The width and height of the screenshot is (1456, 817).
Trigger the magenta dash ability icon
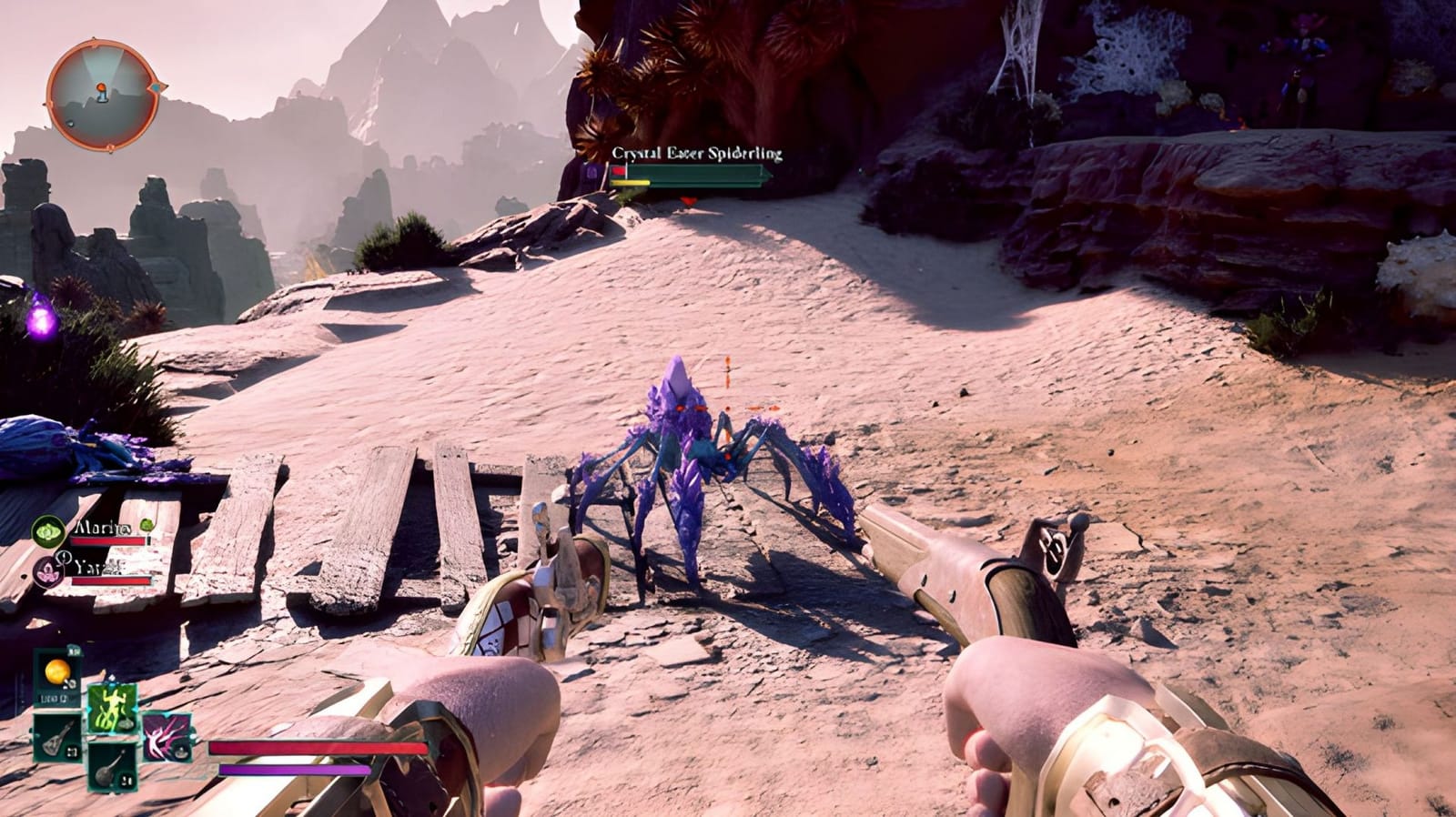pyautogui.click(x=167, y=735)
